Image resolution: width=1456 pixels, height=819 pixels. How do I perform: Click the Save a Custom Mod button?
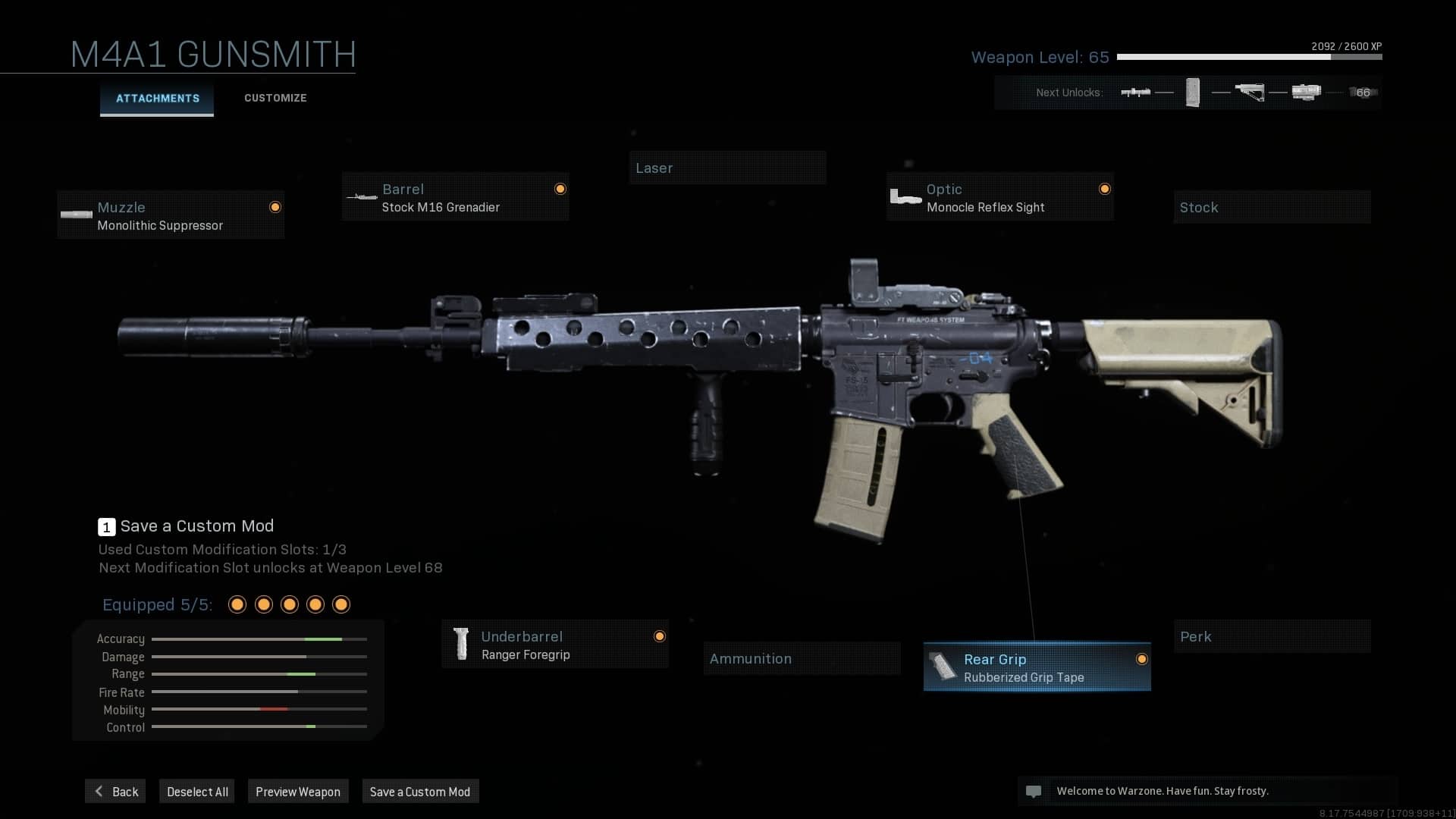tap(420, 791)
